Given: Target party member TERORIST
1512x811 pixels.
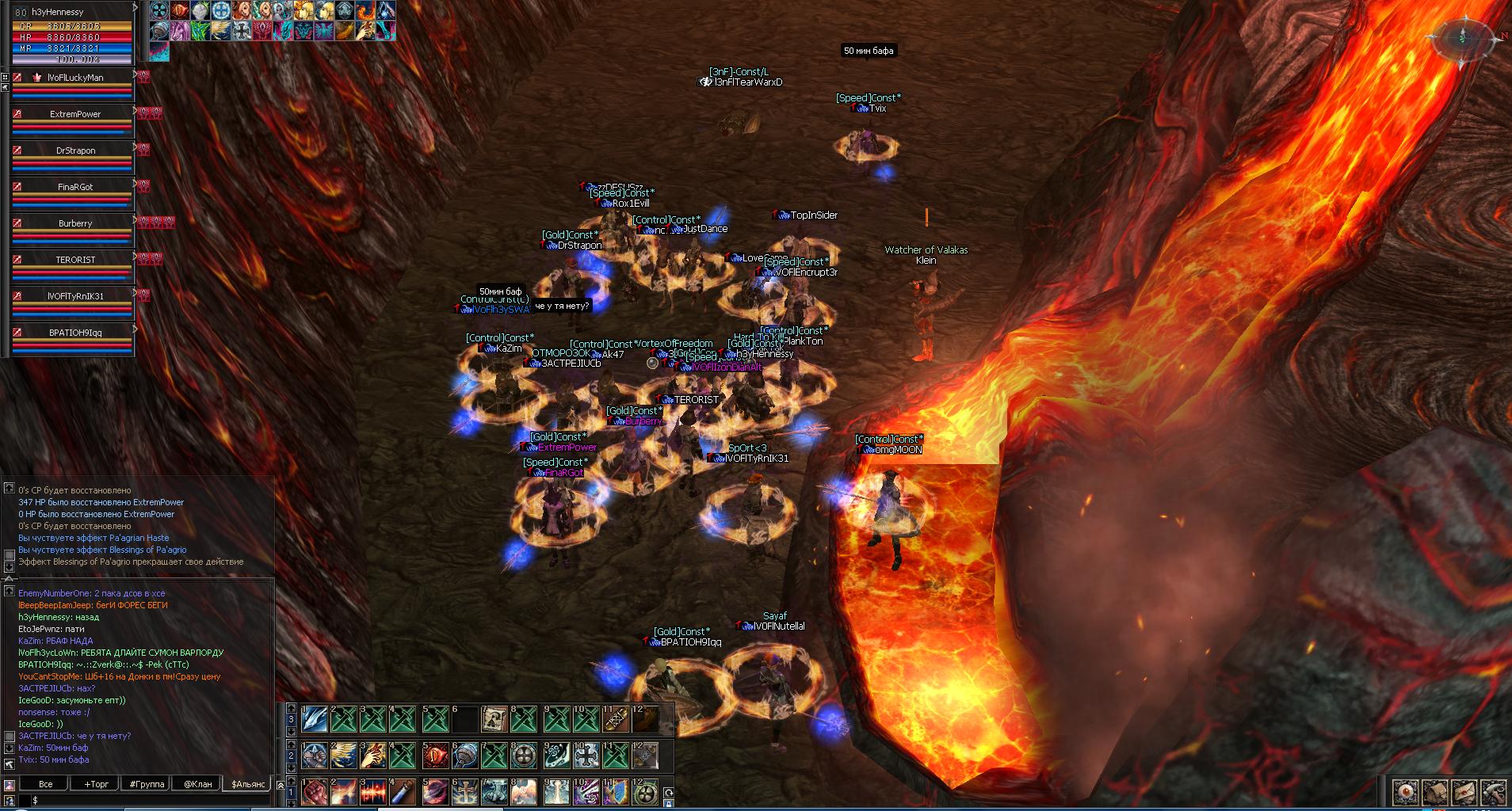Looking at the screenshot, I should tap(74, 260).
